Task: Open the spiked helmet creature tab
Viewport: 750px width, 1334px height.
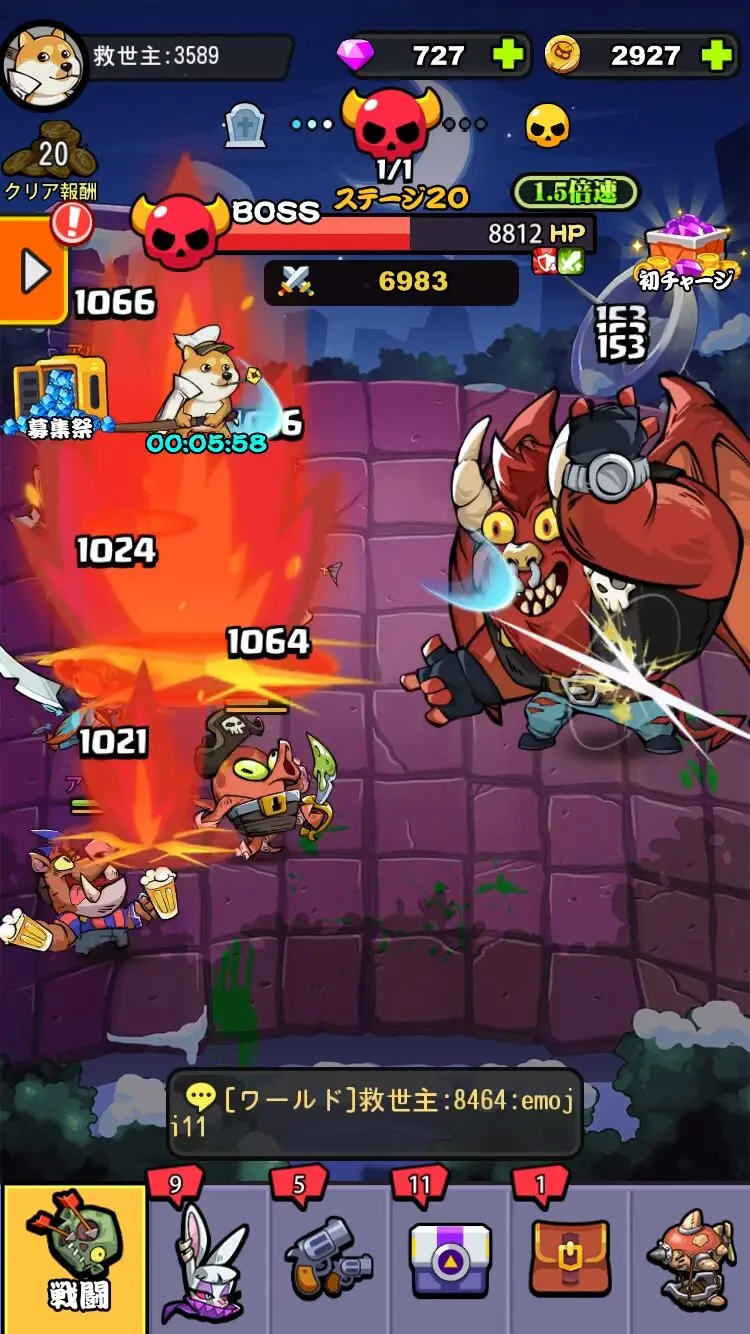Action: [x=692, y=1258]
